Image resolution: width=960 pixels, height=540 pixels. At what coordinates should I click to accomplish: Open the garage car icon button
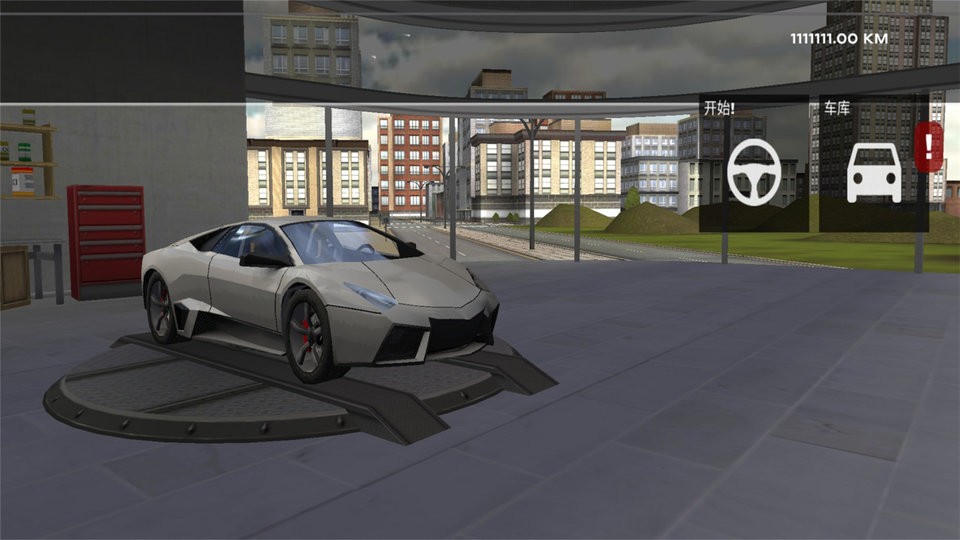pos(874,171)
